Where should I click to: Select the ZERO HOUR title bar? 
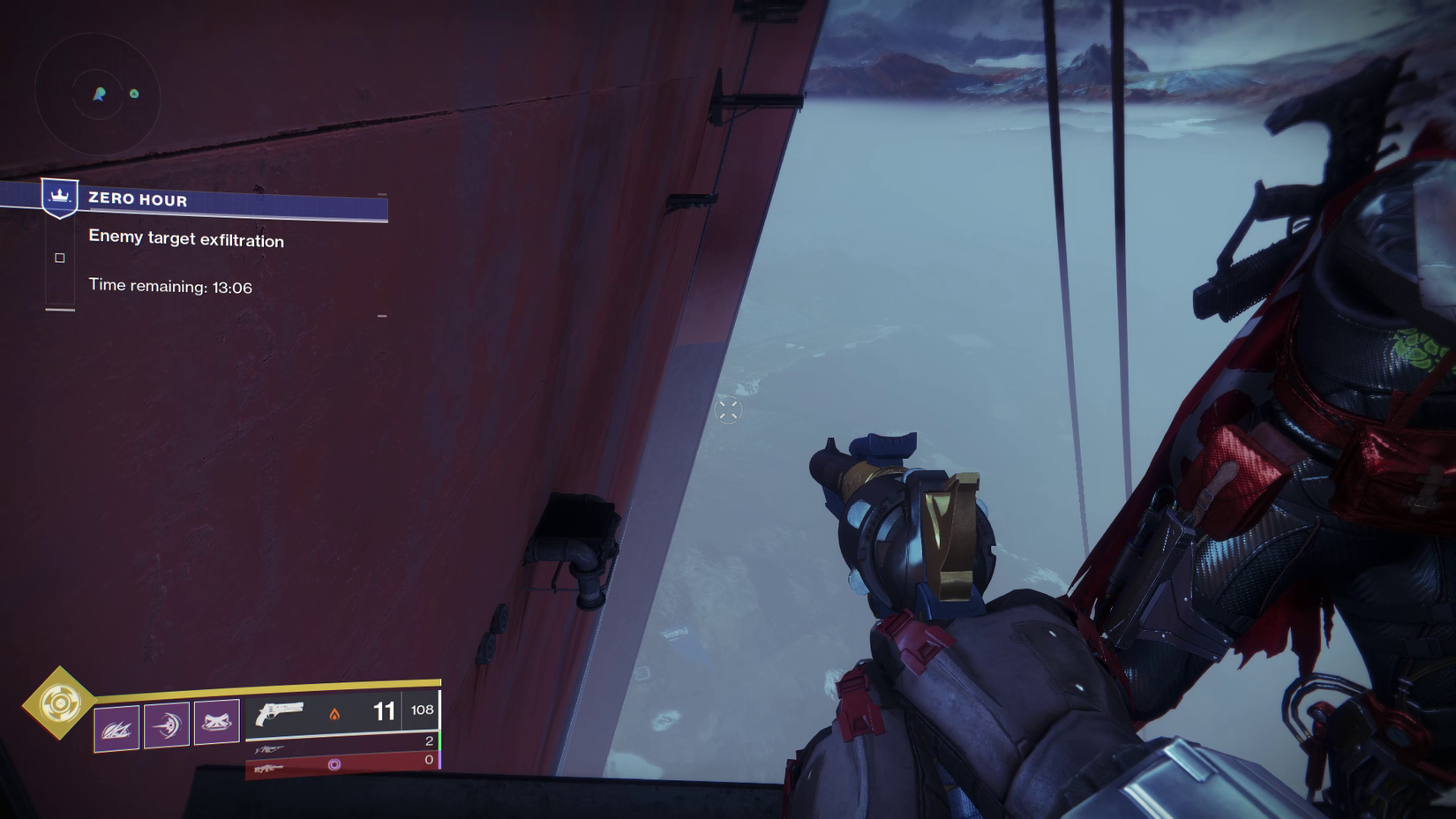(137, 200)
